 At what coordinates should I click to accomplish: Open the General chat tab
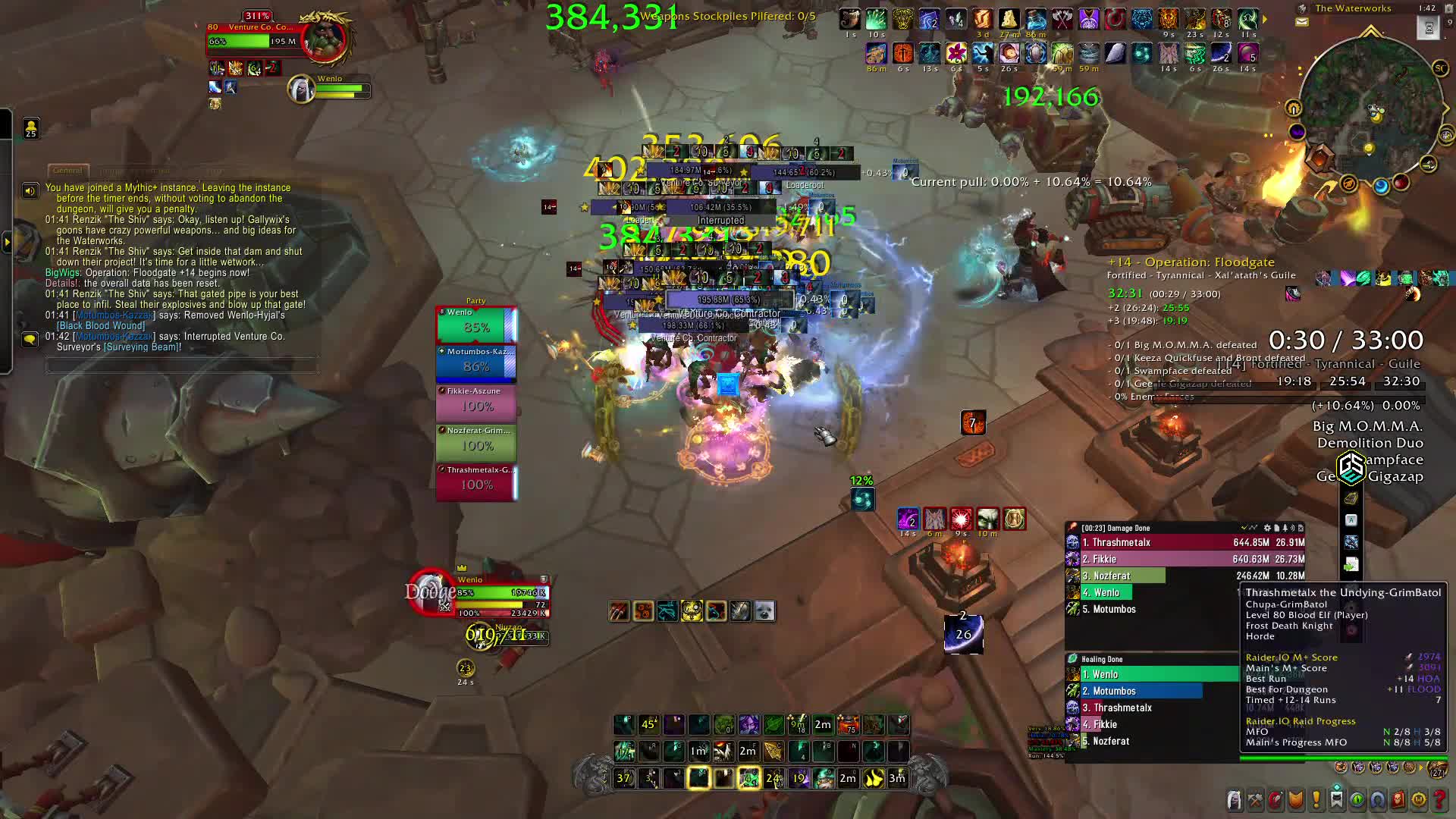click(68, 171)
